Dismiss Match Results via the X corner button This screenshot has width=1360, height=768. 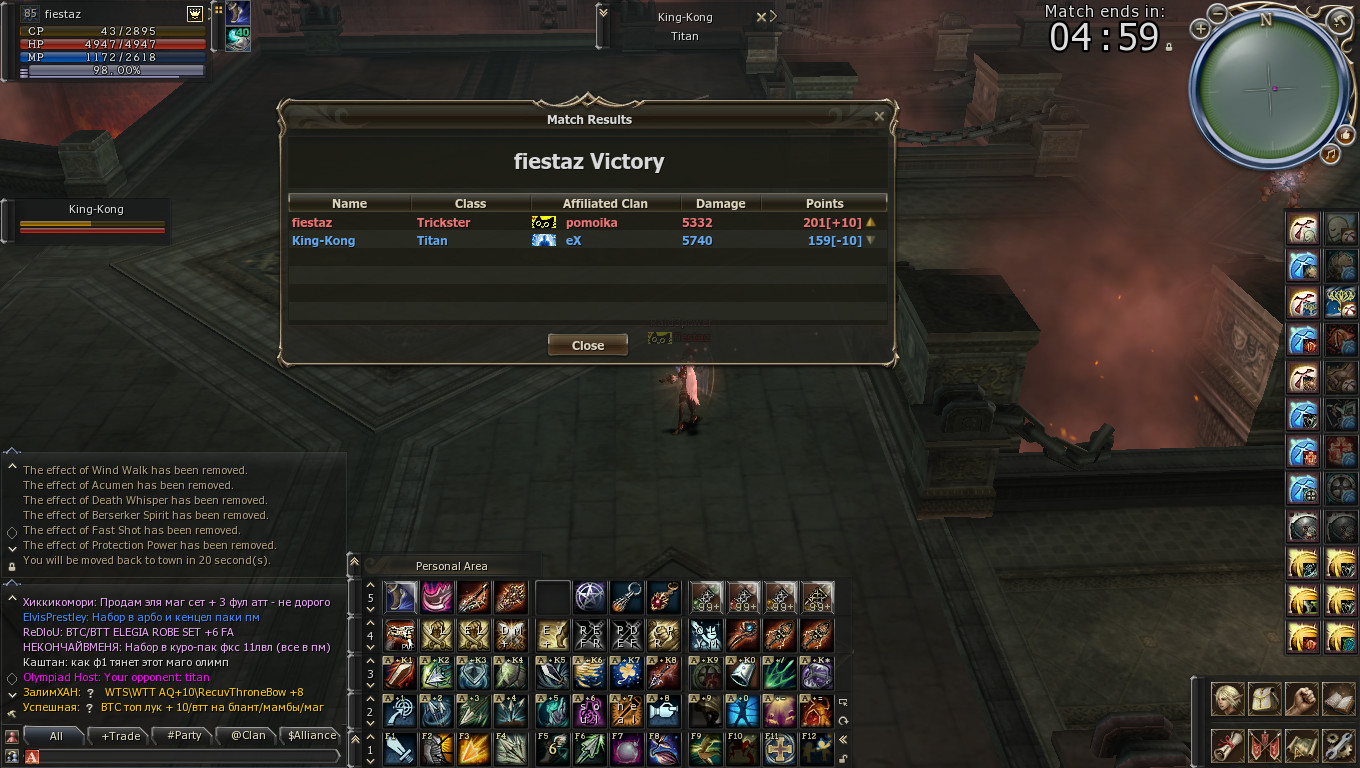pyautogui.click(x=879, y=117)
